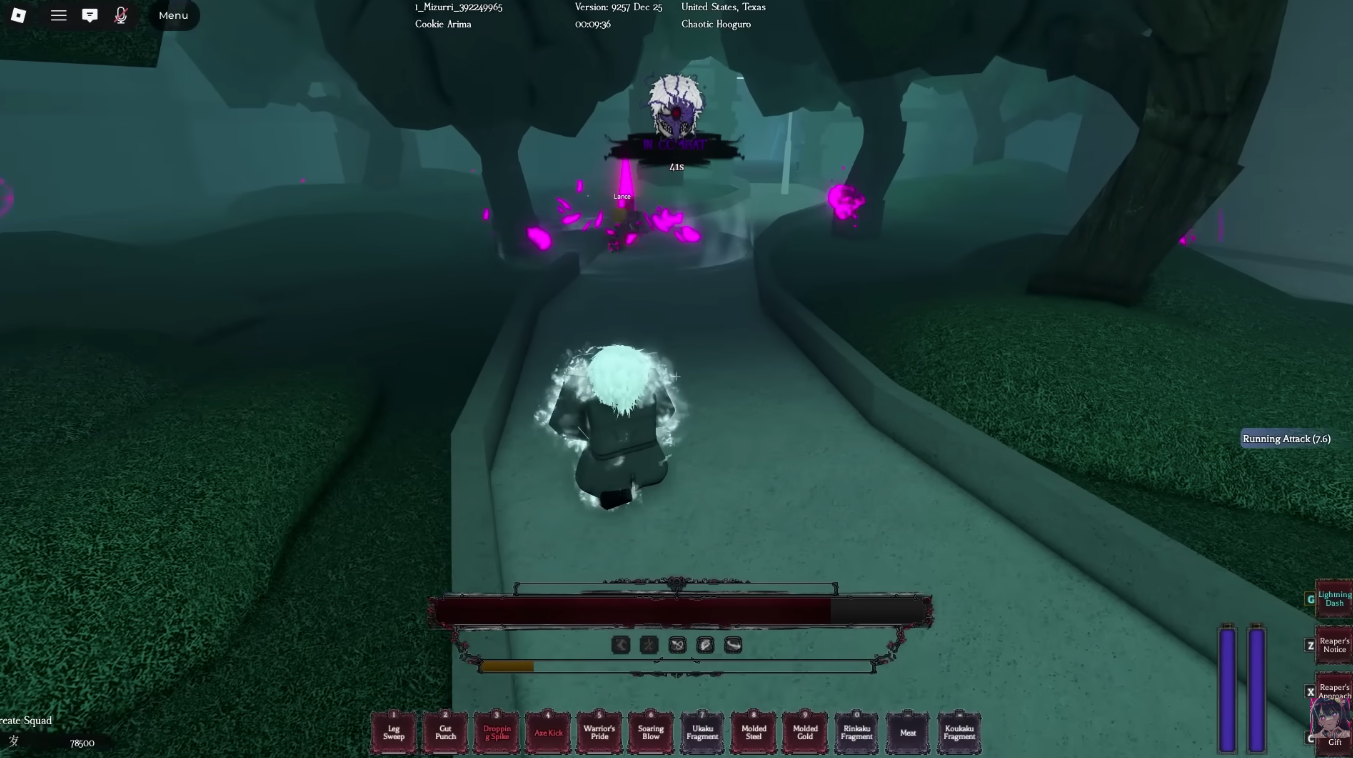Image resolution: width=1353 pixels, height=758 pixels.
Task: Select the Warrior's Pride ability
Action: [599, 732]
